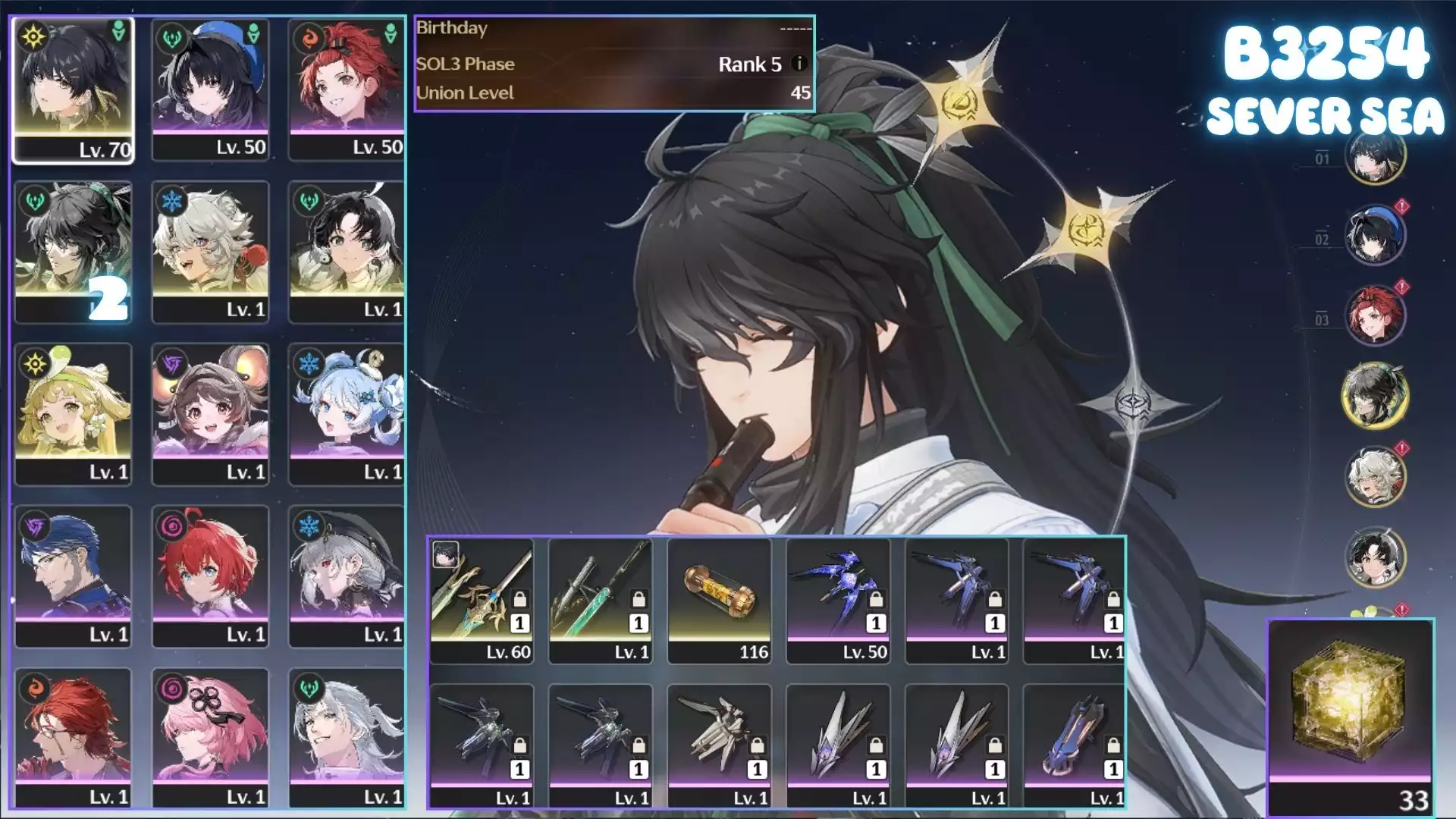
Task: Activate the top golden star node
Action: pos(959,102)
